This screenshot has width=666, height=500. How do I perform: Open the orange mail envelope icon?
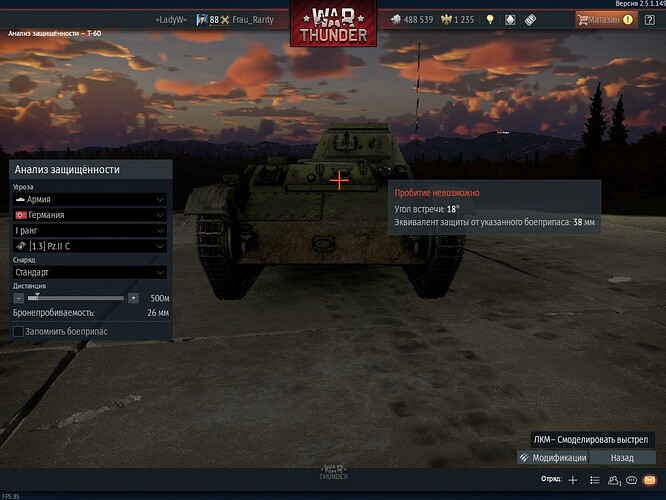652,480
